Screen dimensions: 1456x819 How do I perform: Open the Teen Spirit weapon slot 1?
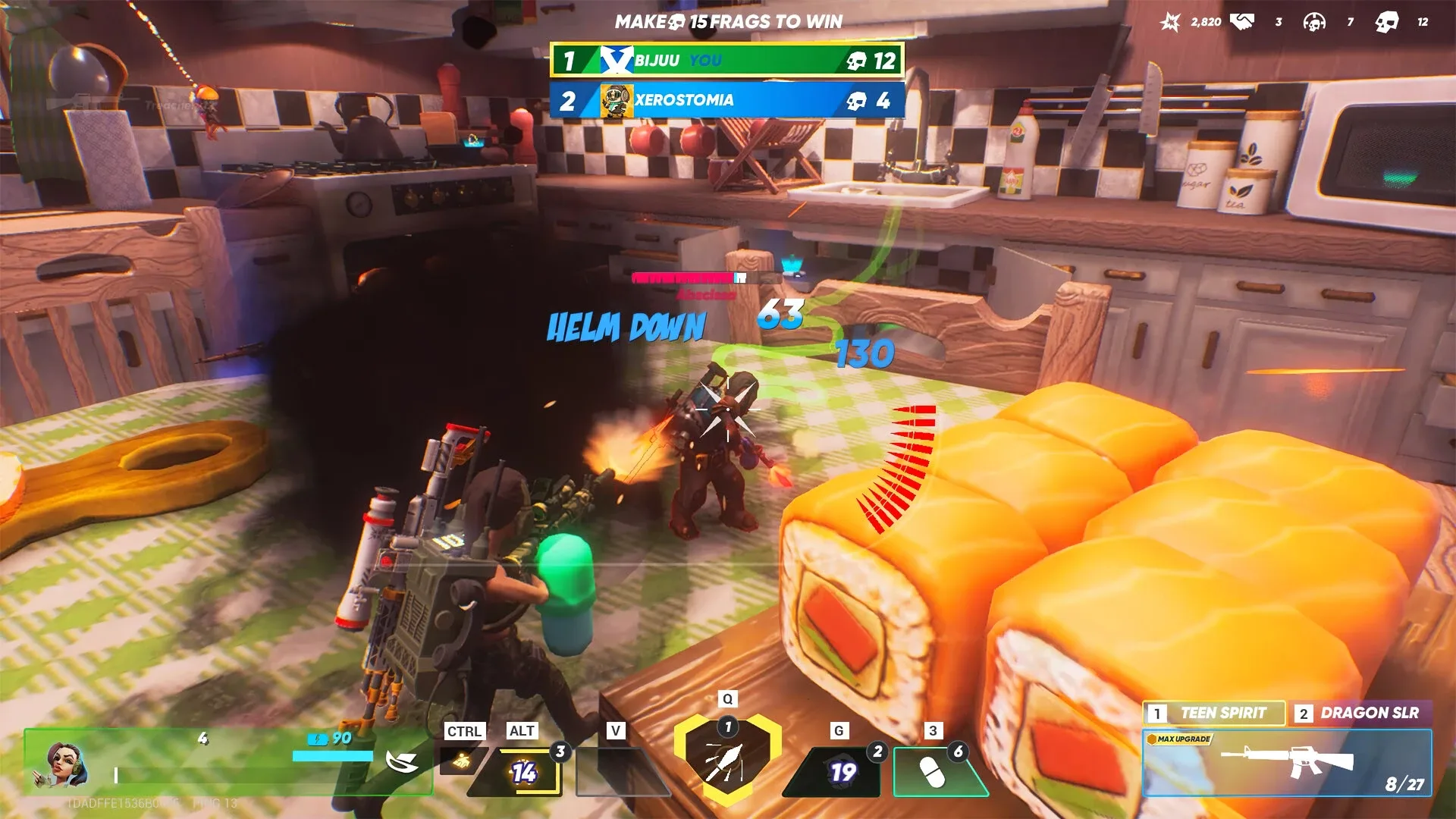point(1213,713)
